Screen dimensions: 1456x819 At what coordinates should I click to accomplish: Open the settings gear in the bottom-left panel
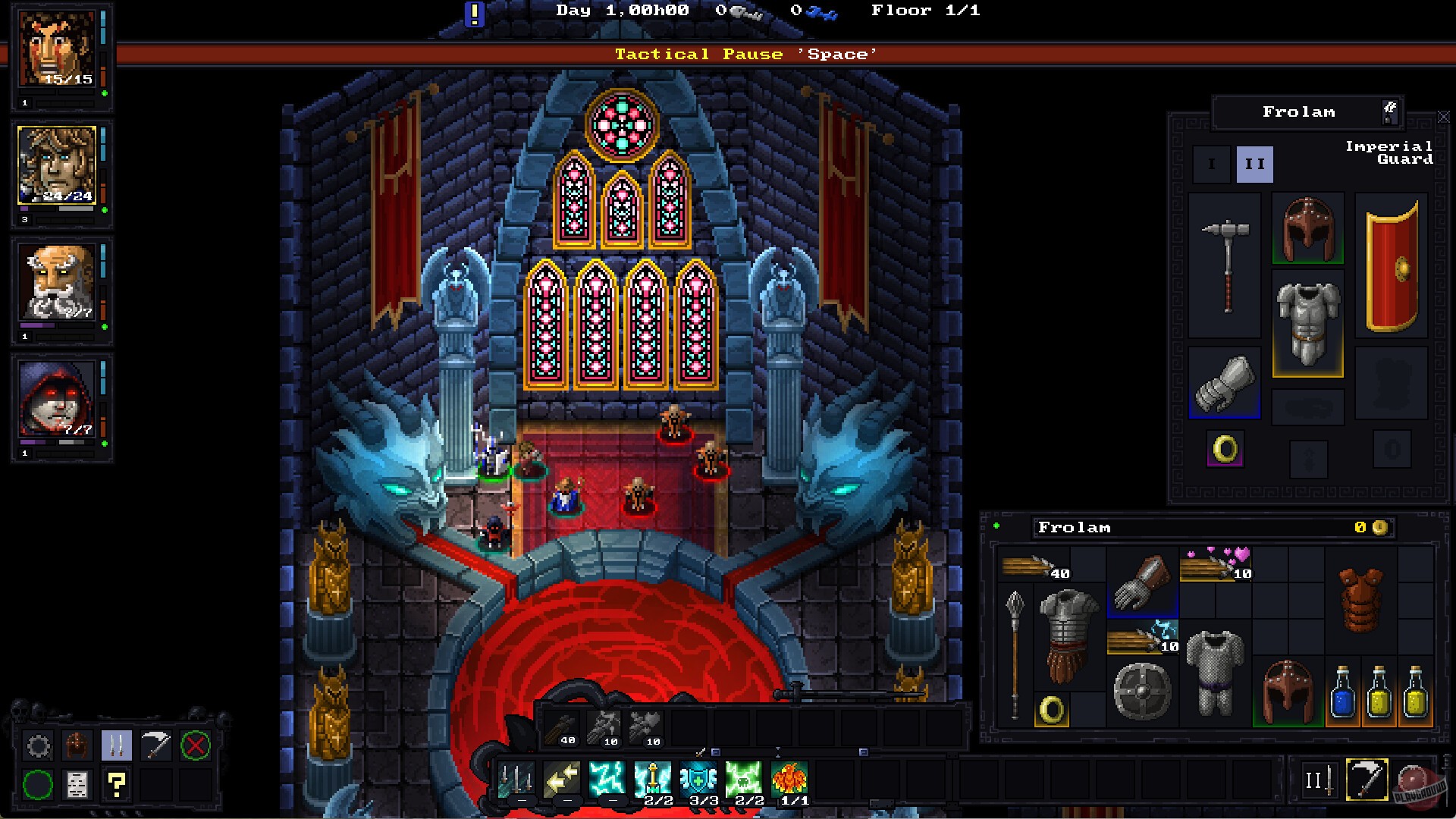(x=39, y=744)
